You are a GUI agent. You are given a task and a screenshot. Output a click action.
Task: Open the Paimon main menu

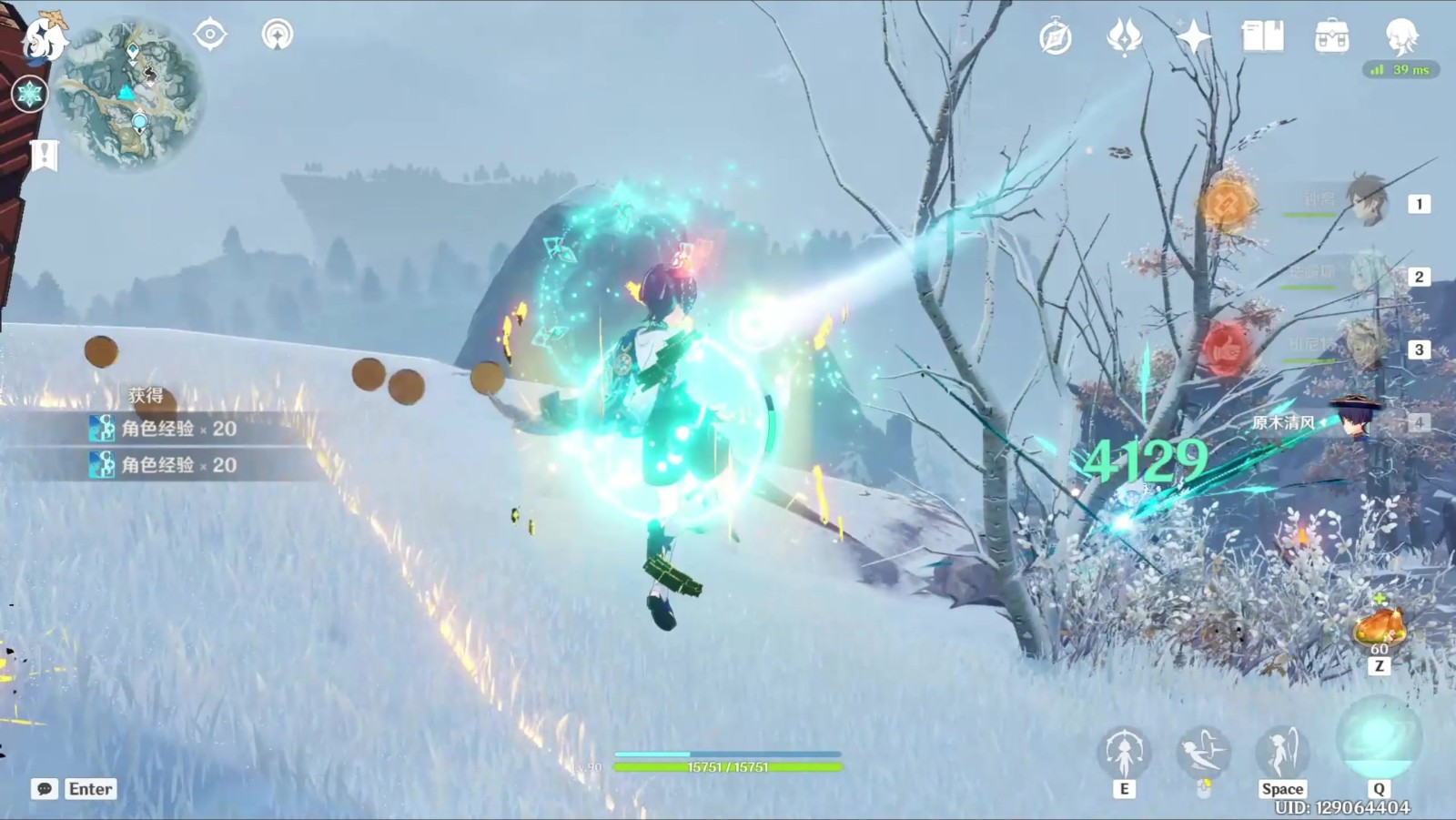[42, 38]
